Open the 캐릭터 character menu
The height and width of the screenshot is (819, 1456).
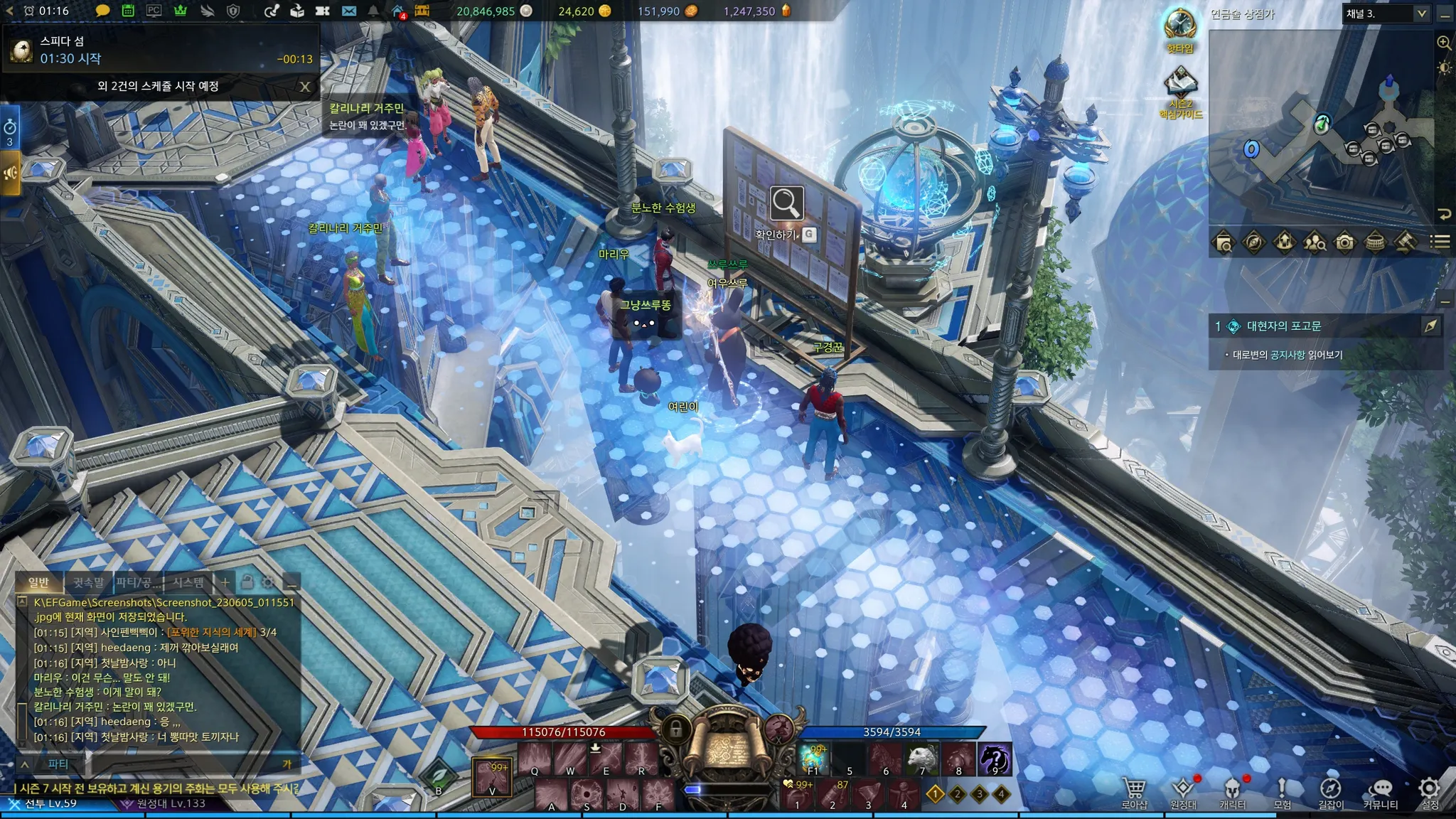coord(1232,791)
